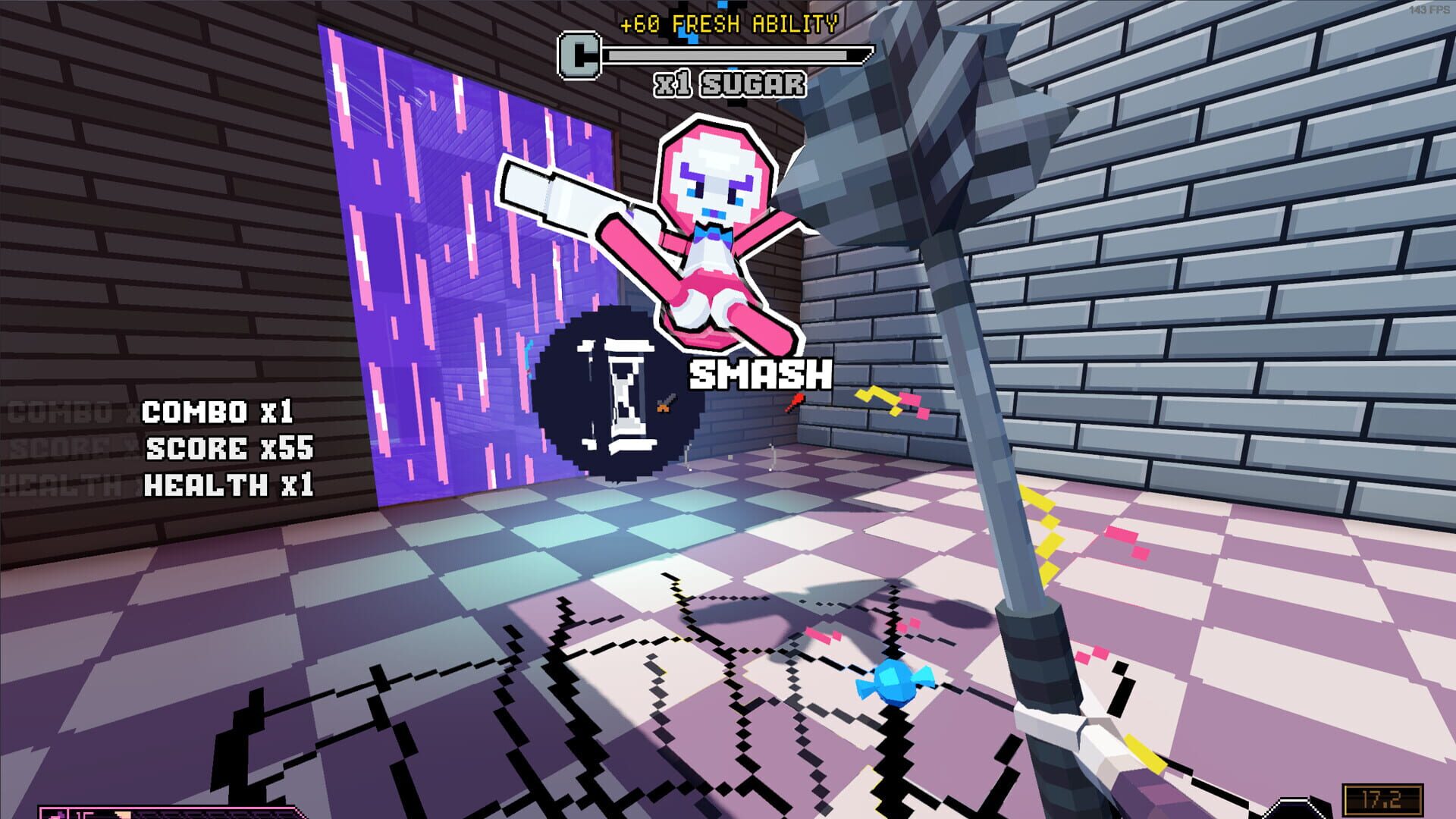Toggle the SMASH prompt on the gingerbread enemy

pos(758,375)
